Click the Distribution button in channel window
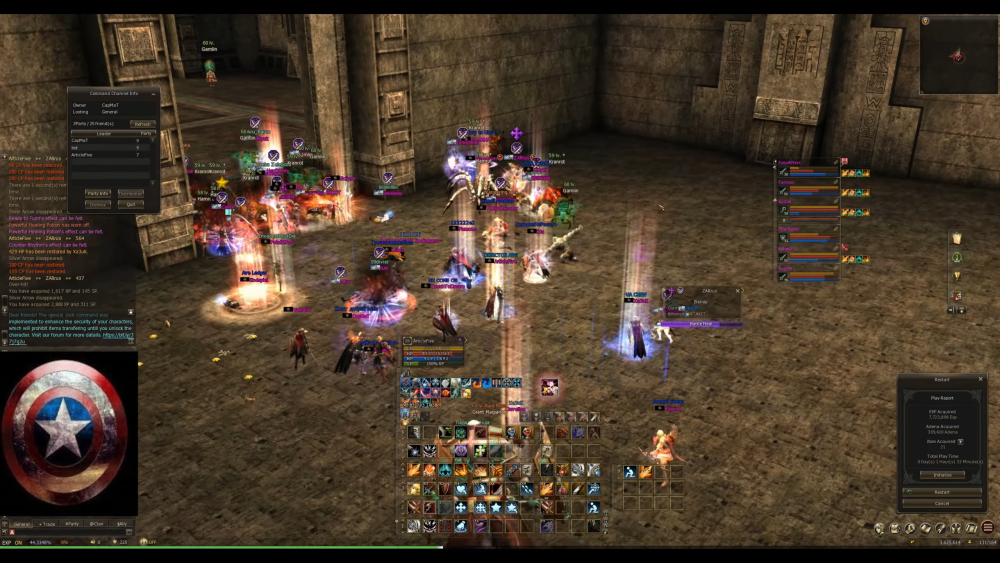1000x563 pixels. (130, 193)
